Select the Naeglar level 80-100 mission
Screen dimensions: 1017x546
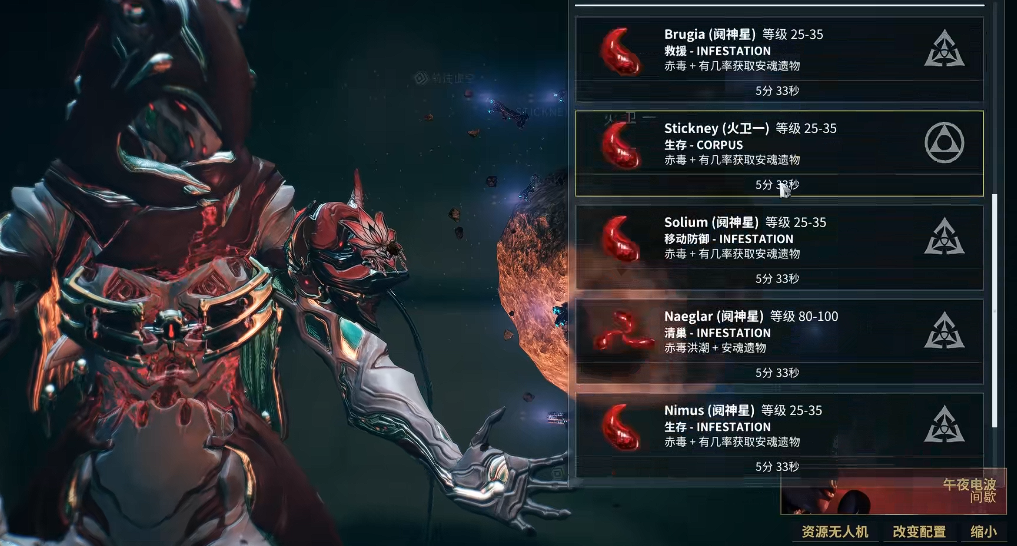778,341
